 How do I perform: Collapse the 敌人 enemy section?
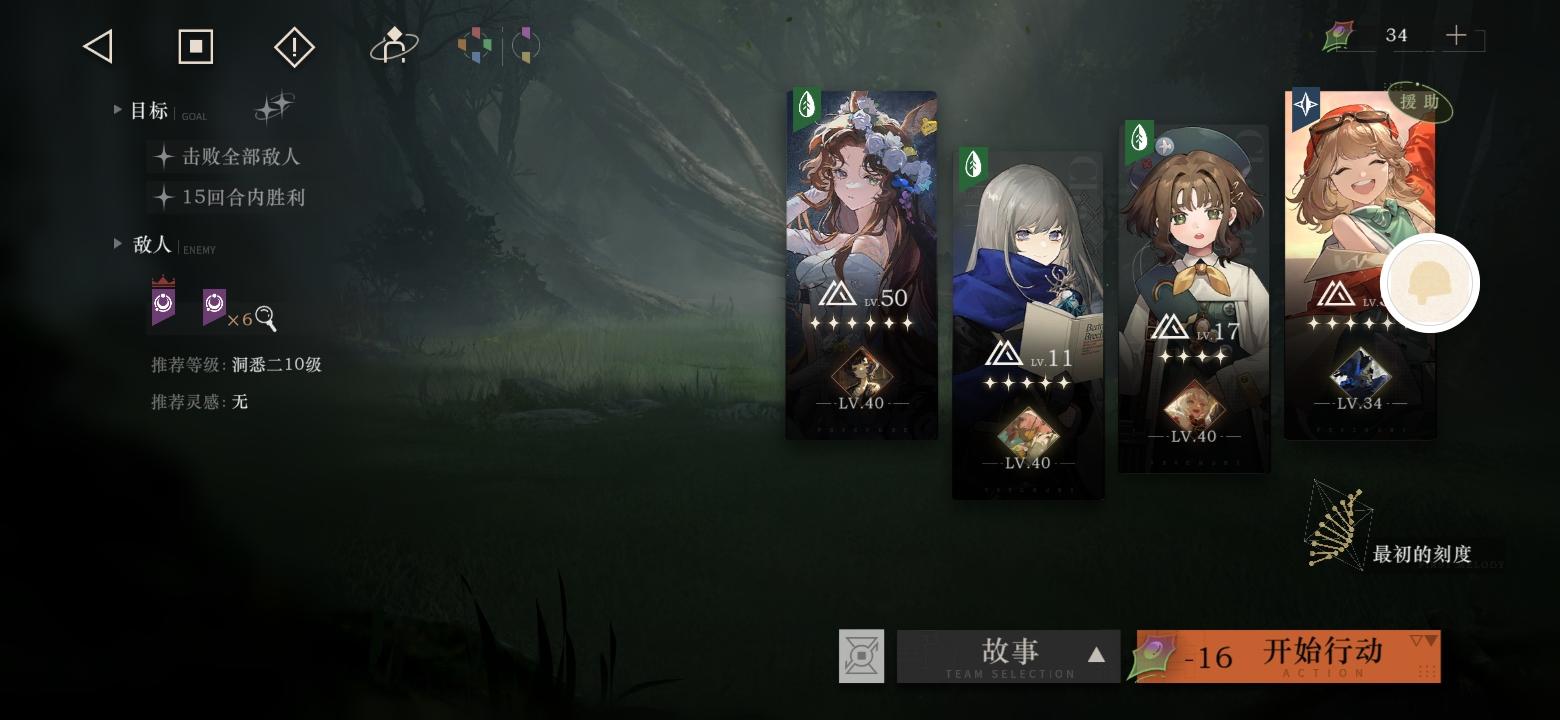click(117, 244)
